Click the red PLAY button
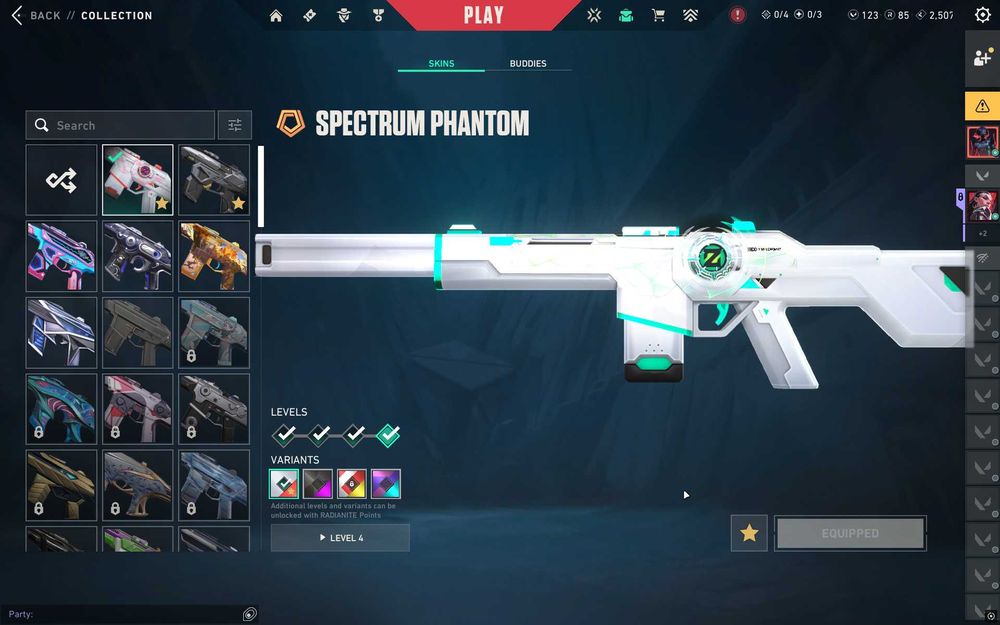The image size is (1000, 625). 483,15
